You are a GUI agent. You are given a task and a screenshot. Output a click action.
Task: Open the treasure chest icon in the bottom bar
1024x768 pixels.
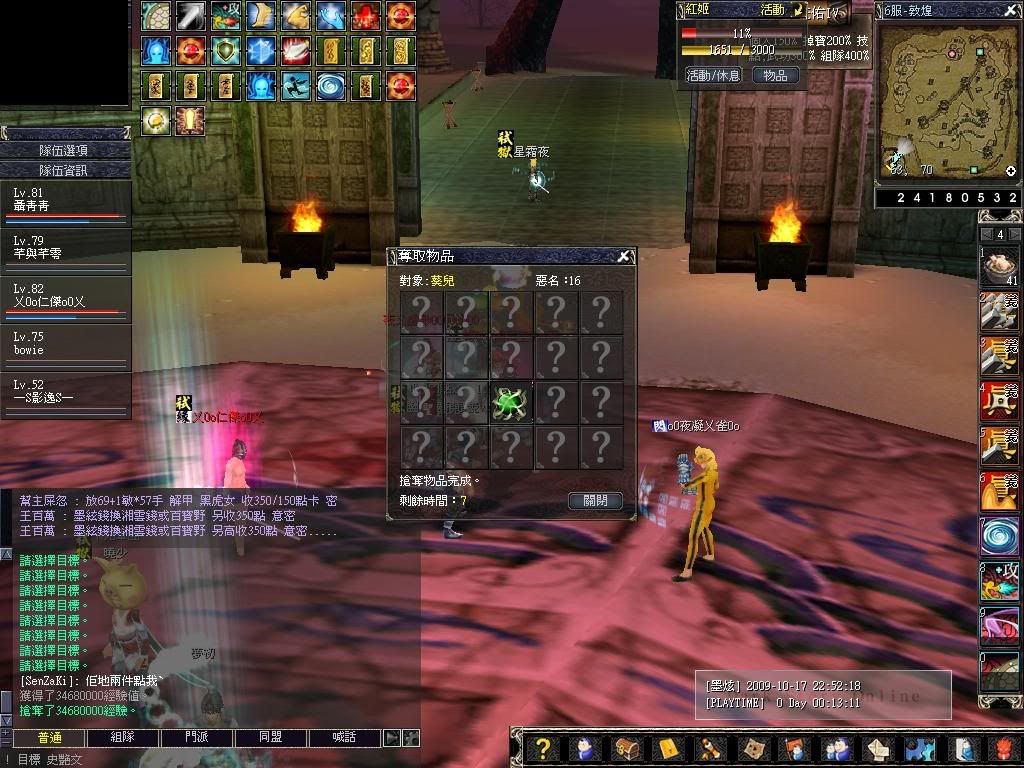click(627, 748)
